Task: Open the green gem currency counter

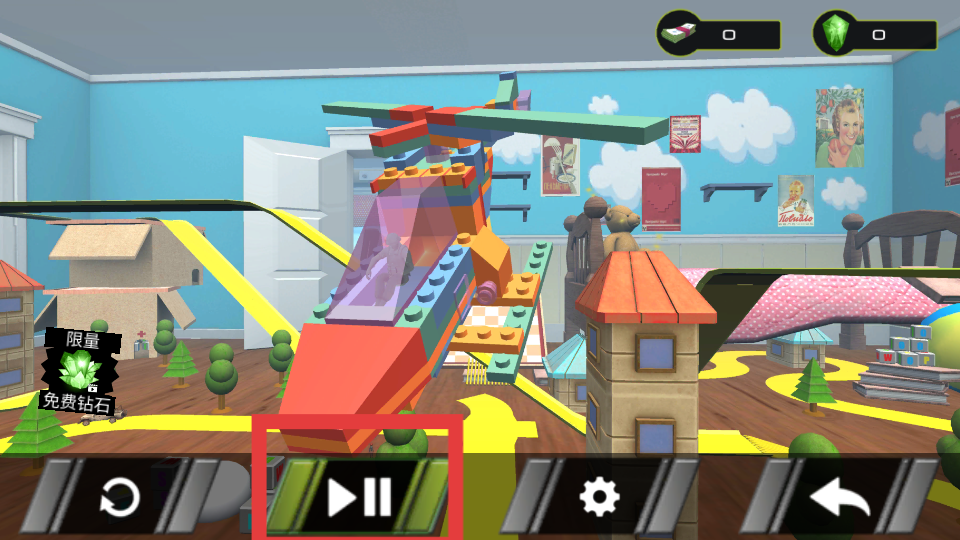Action: [875, 35]
